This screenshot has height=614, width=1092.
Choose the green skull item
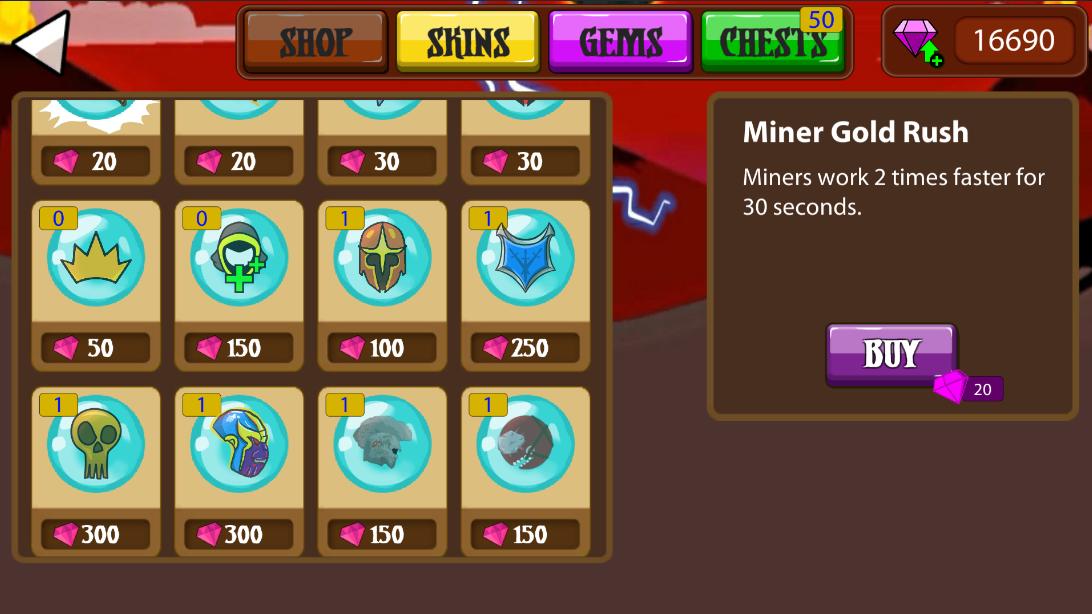point(96,445)
